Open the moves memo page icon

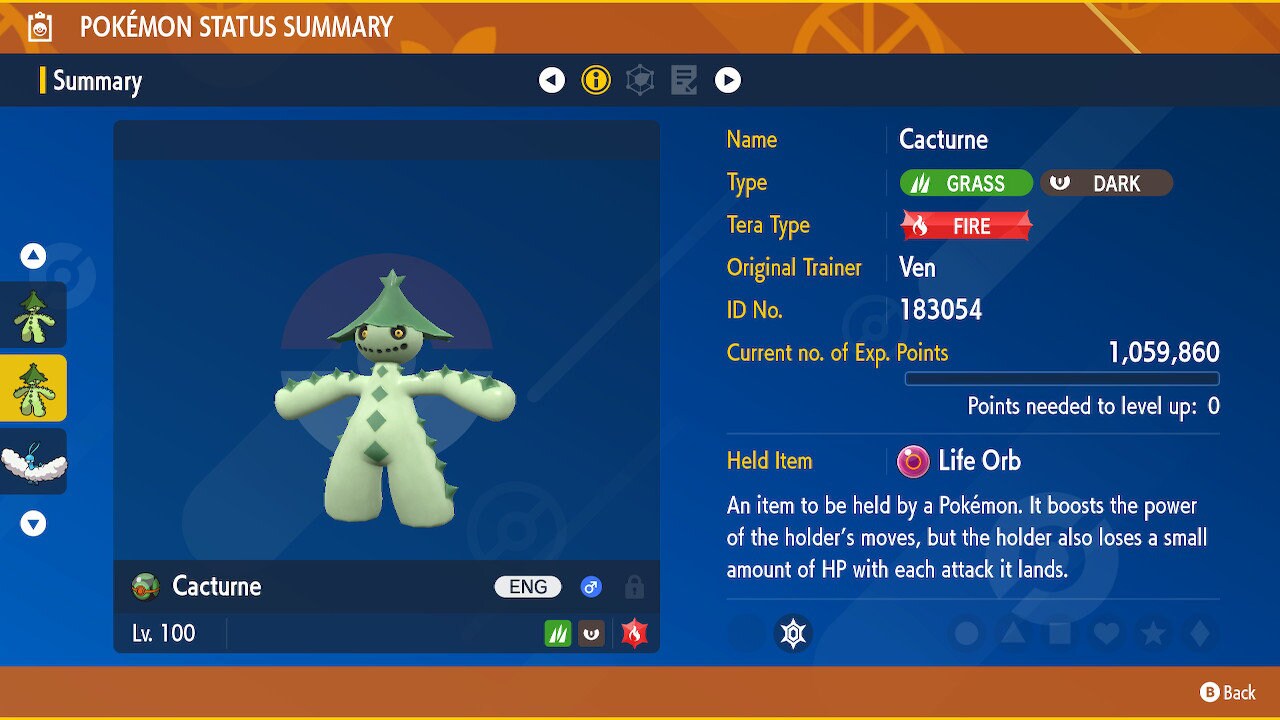coord(684,80)
